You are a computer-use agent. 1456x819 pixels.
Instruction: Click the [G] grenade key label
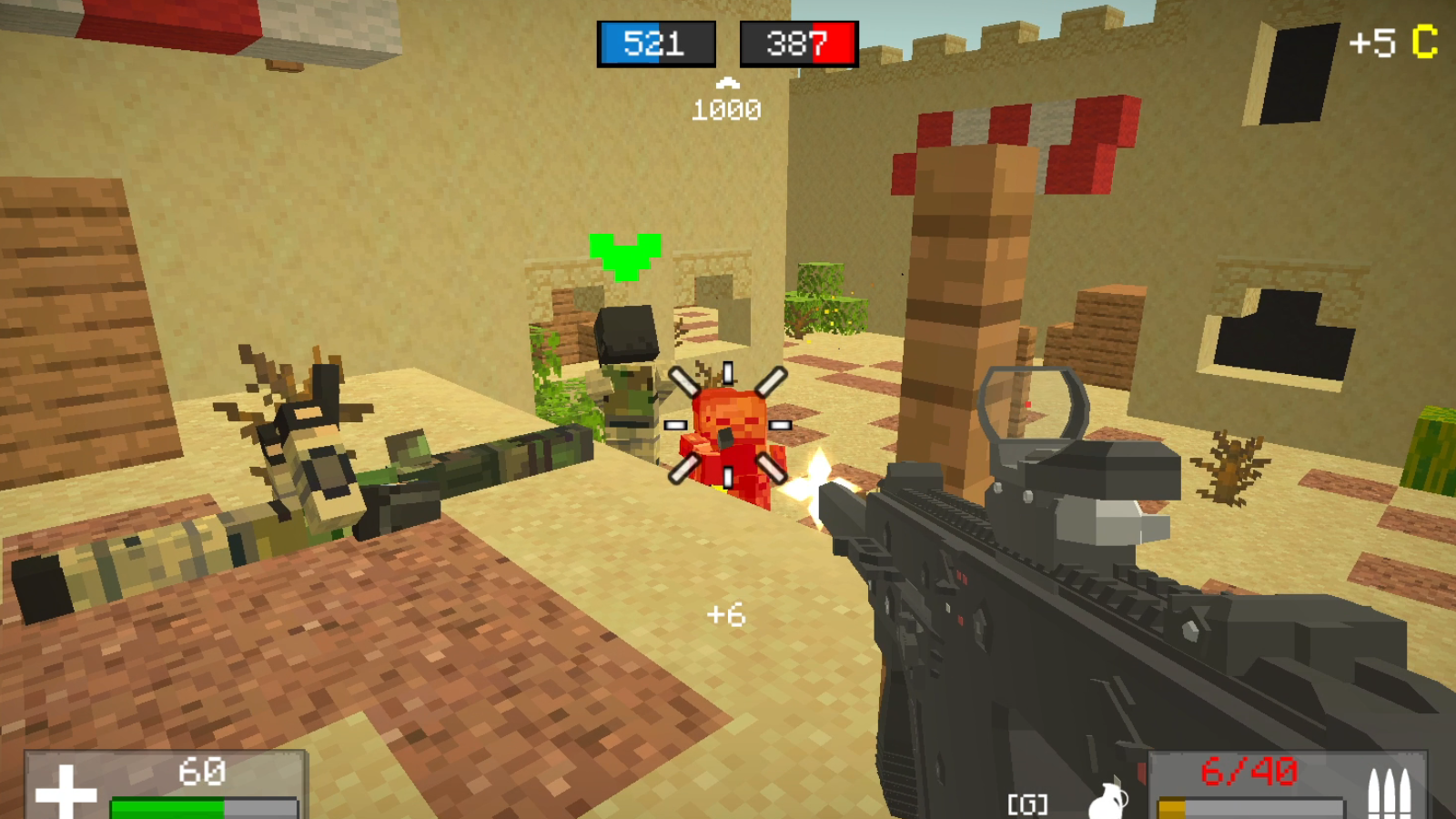click(x=1026, y=803)
